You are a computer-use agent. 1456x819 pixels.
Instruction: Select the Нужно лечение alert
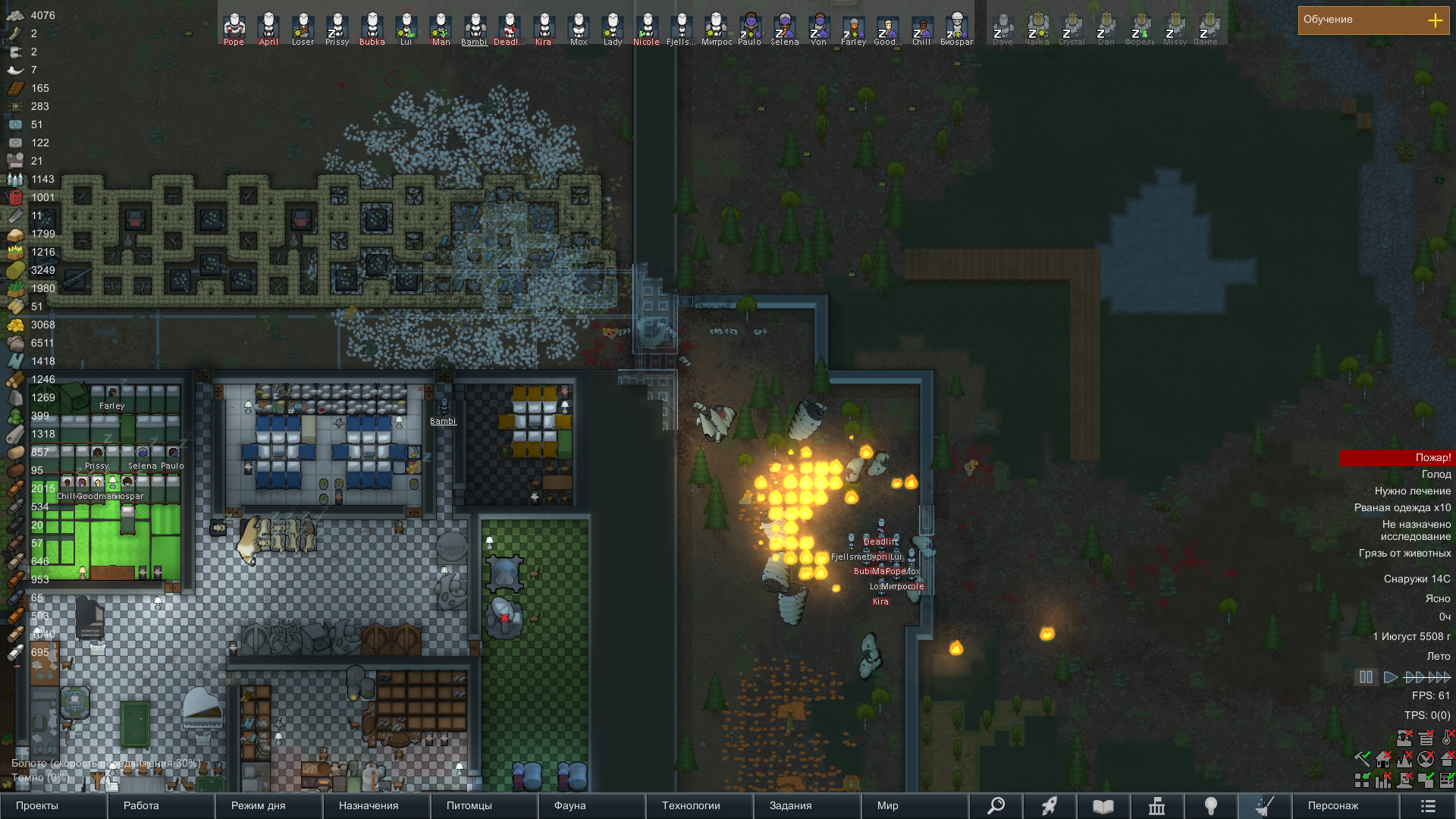pyautogui.click(x=1412, y=491)
